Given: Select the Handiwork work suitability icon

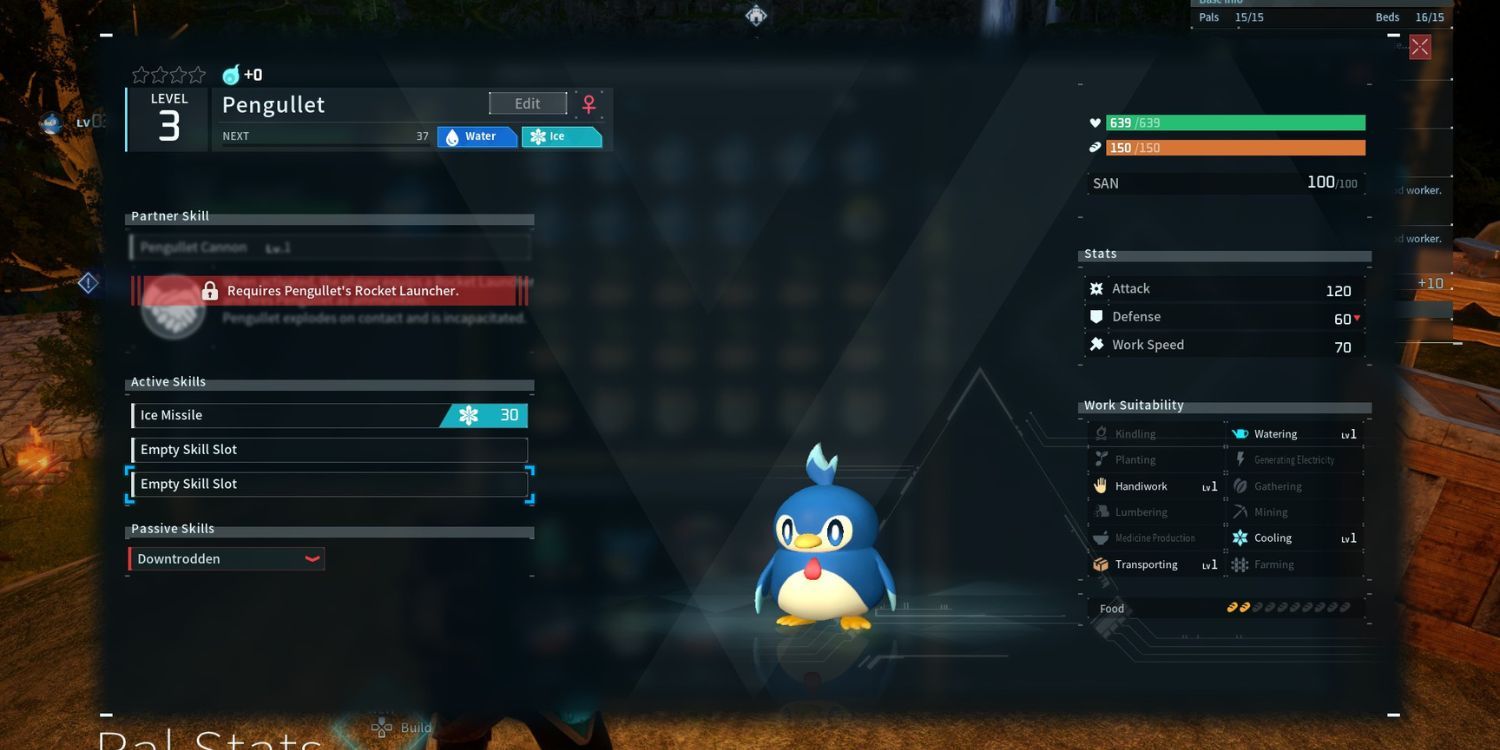Looking at the screenshot, I should pos(1100,486).
